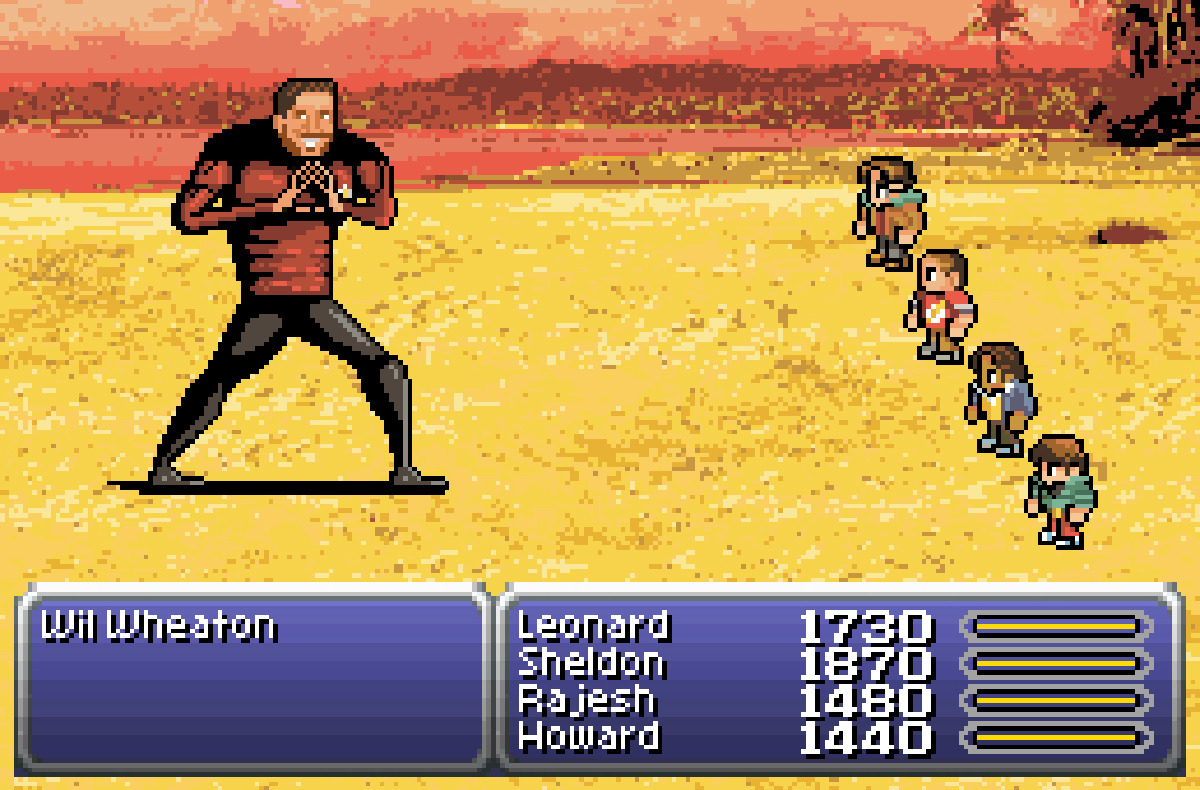This screenshot has width=1200, height=790.
Task: Click Howard's party list row
Action: [588, 738]
